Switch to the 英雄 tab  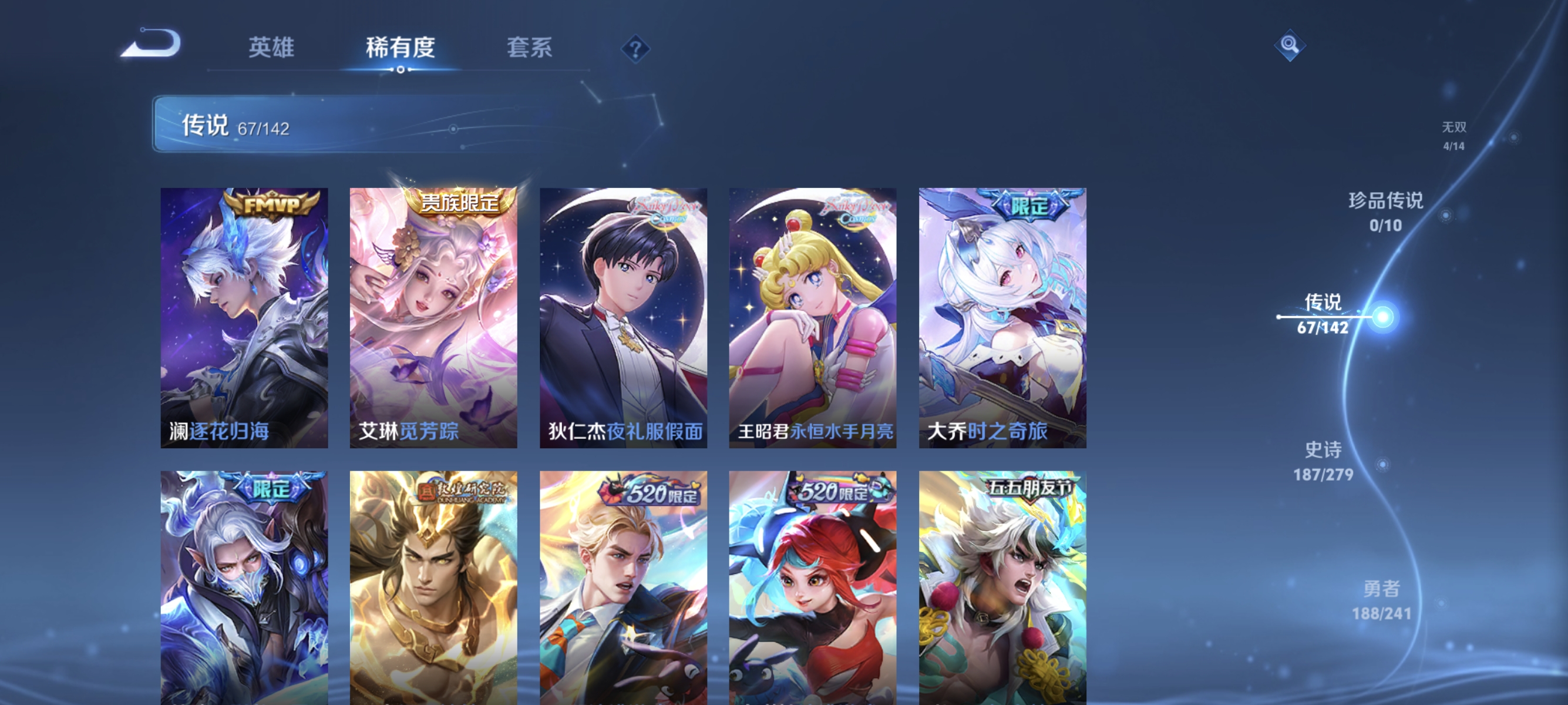click(x=271, y=48)
